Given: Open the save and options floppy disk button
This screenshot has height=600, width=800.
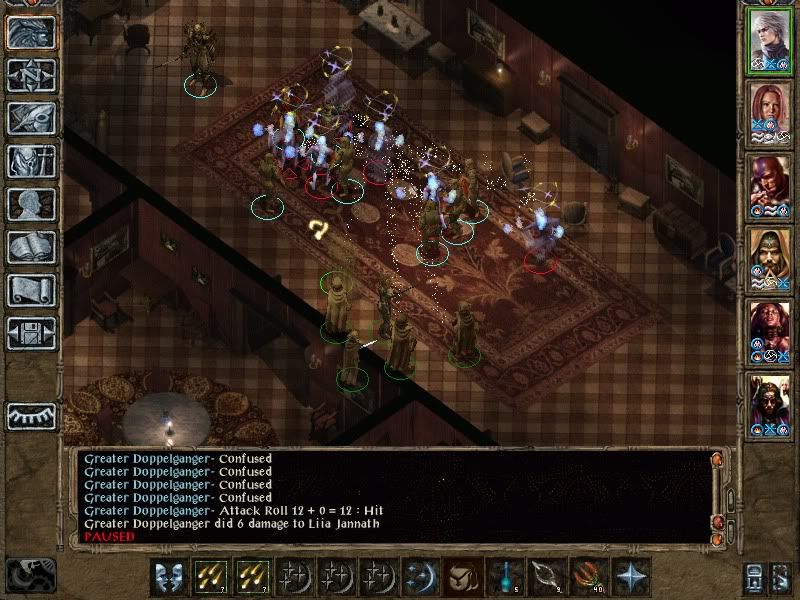Looking at the screenshot, I should point(30,333).
